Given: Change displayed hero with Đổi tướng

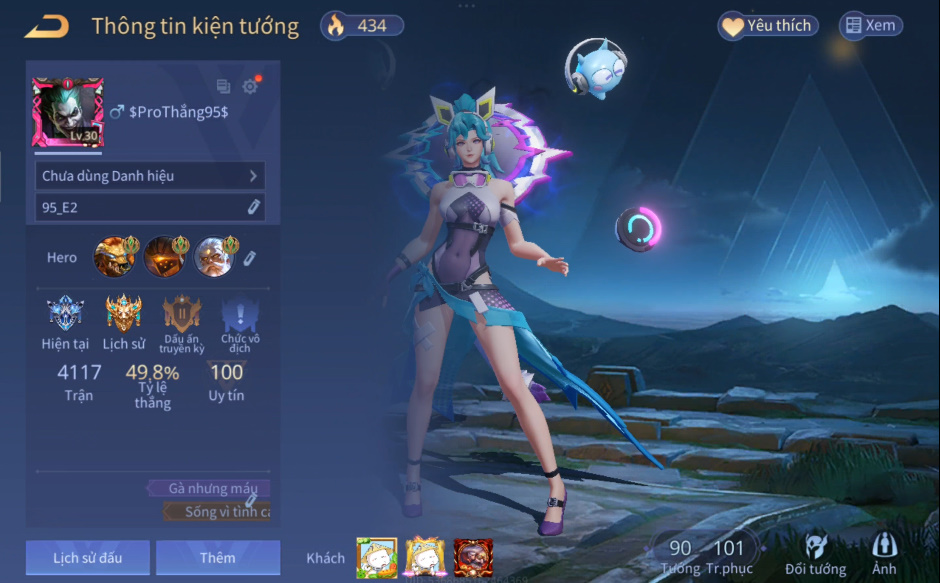Looking at the screenshot, I should coord(815,554).
